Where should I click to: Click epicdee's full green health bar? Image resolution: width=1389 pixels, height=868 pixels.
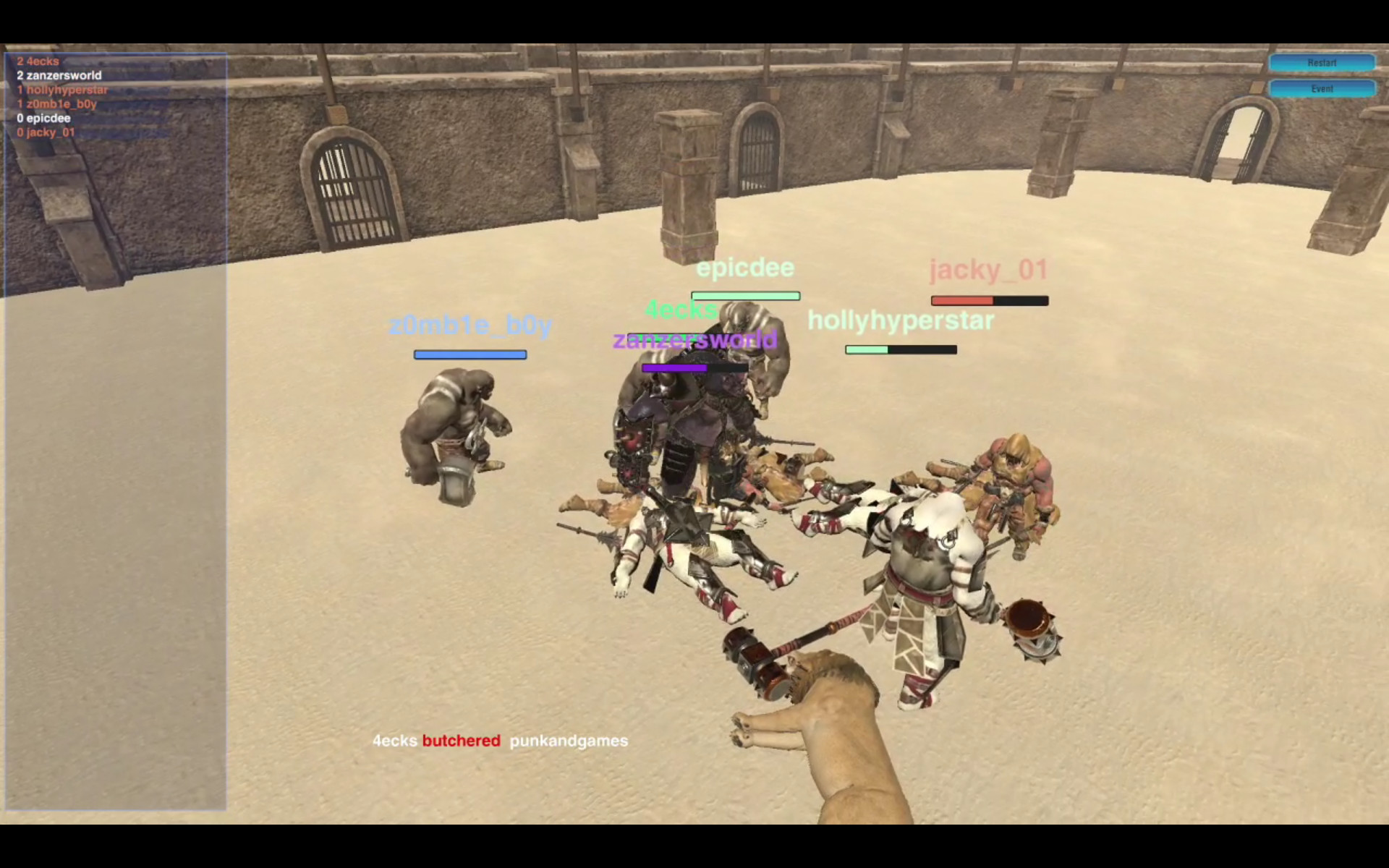[x=745, y=295]
